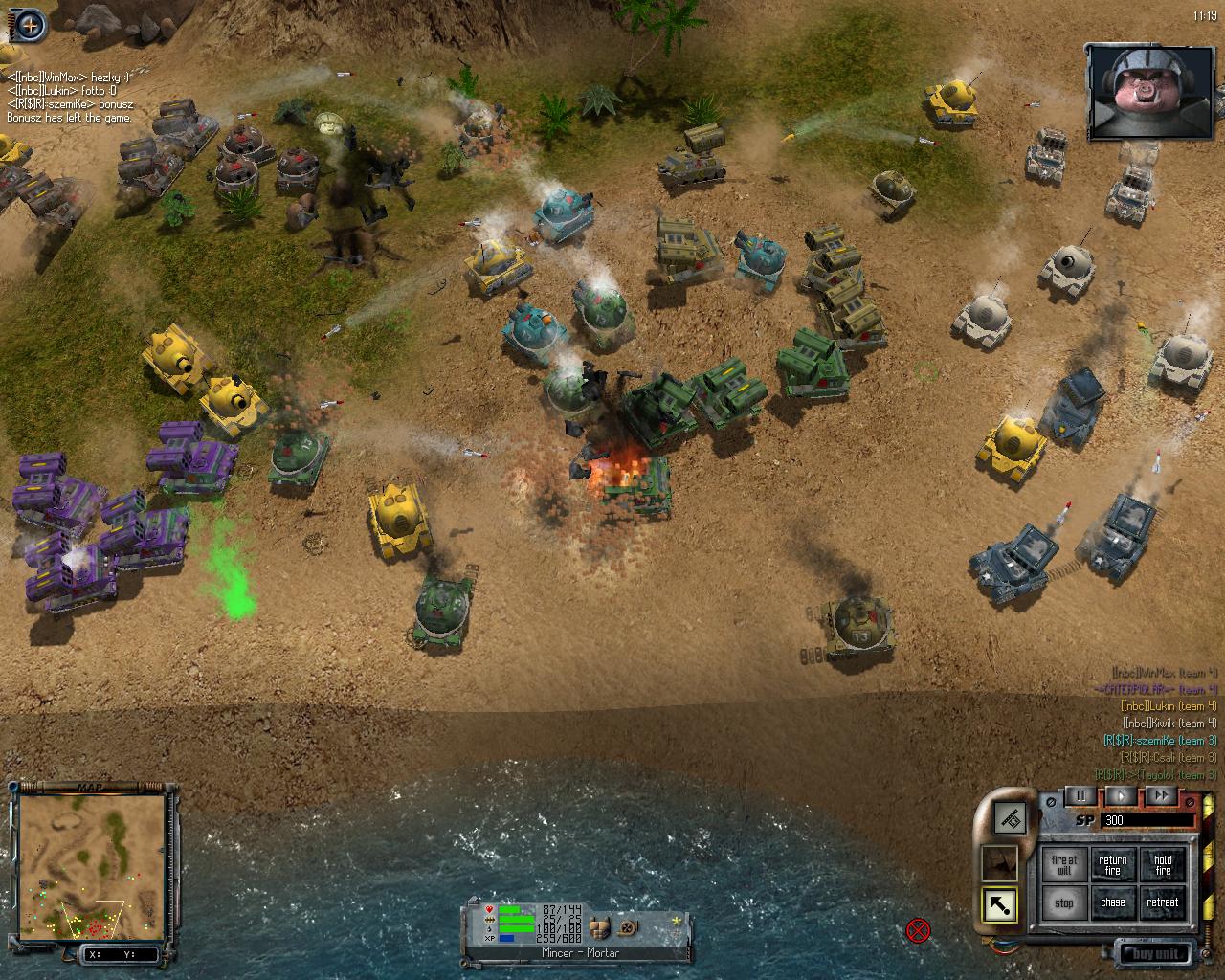Click the red crossed circle icon
Image resolution: width=1225 pixels, height=980 pixels.
[918, 929]
